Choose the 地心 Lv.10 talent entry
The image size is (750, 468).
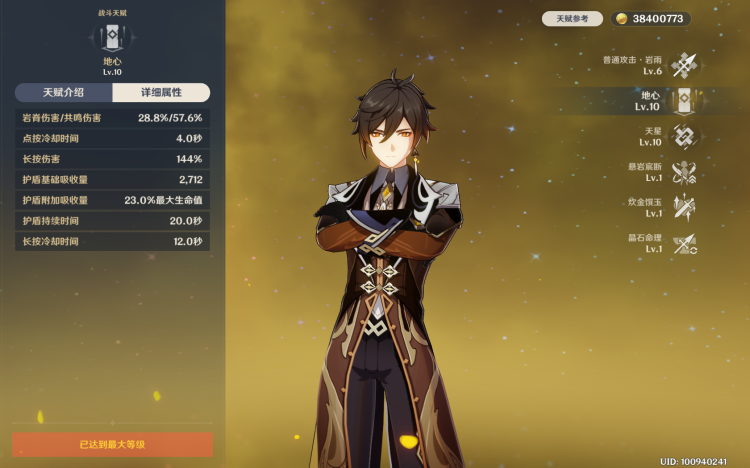(684, 101)
